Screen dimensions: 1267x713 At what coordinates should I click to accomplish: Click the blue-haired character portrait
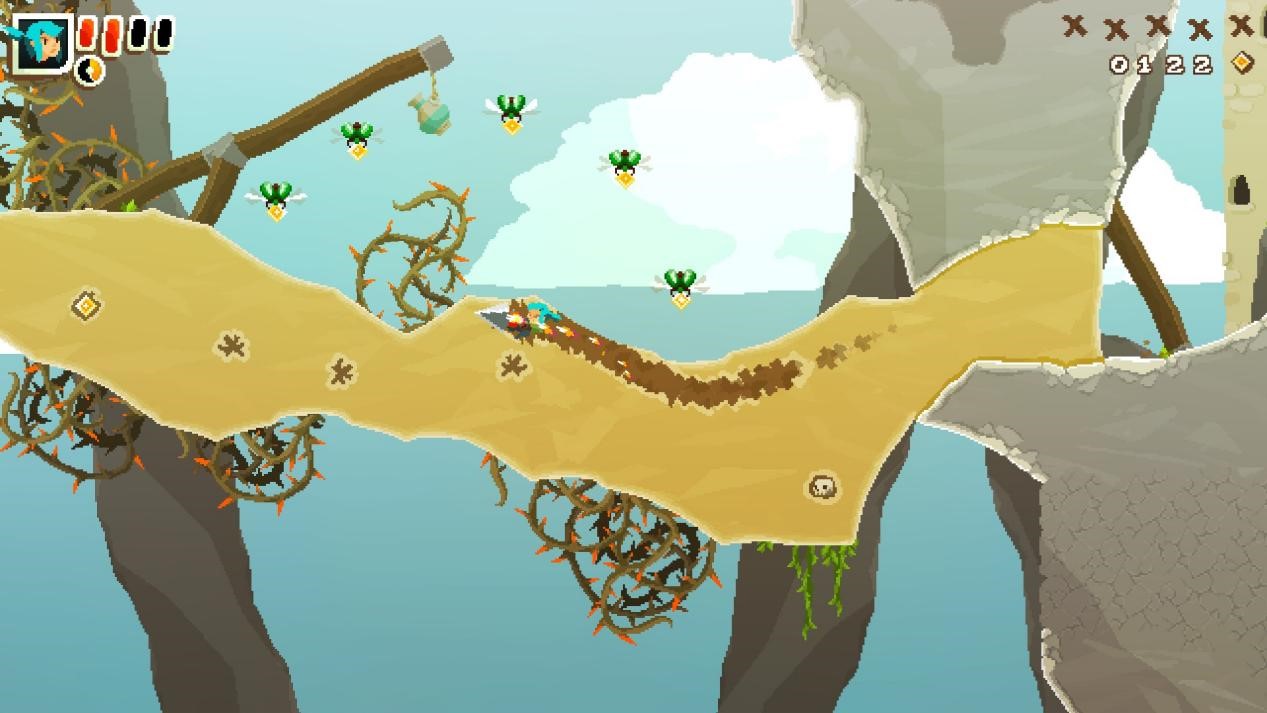[41, 43]
